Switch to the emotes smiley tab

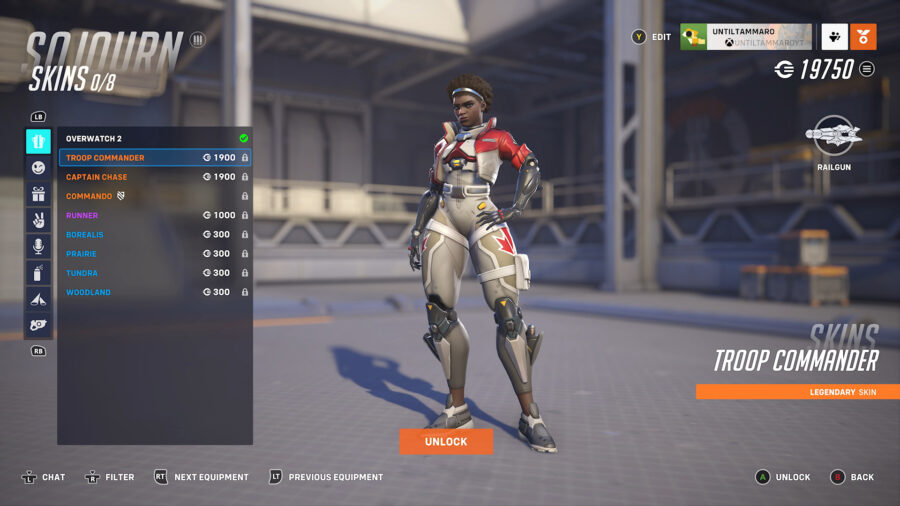pos(38,168)
